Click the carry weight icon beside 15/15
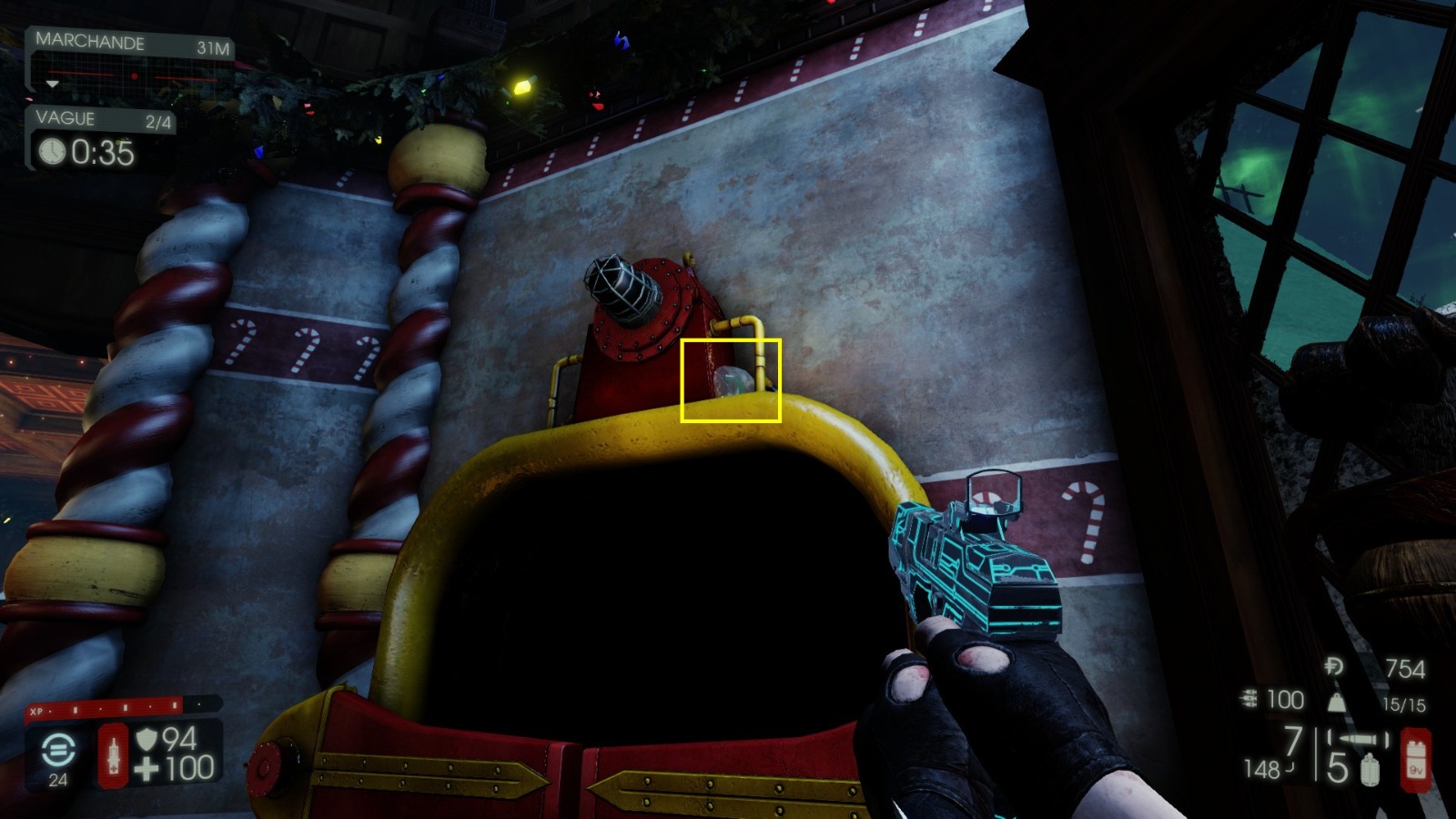The height and width of the screenshot is (819, 1456). (x=1336, y=703)
